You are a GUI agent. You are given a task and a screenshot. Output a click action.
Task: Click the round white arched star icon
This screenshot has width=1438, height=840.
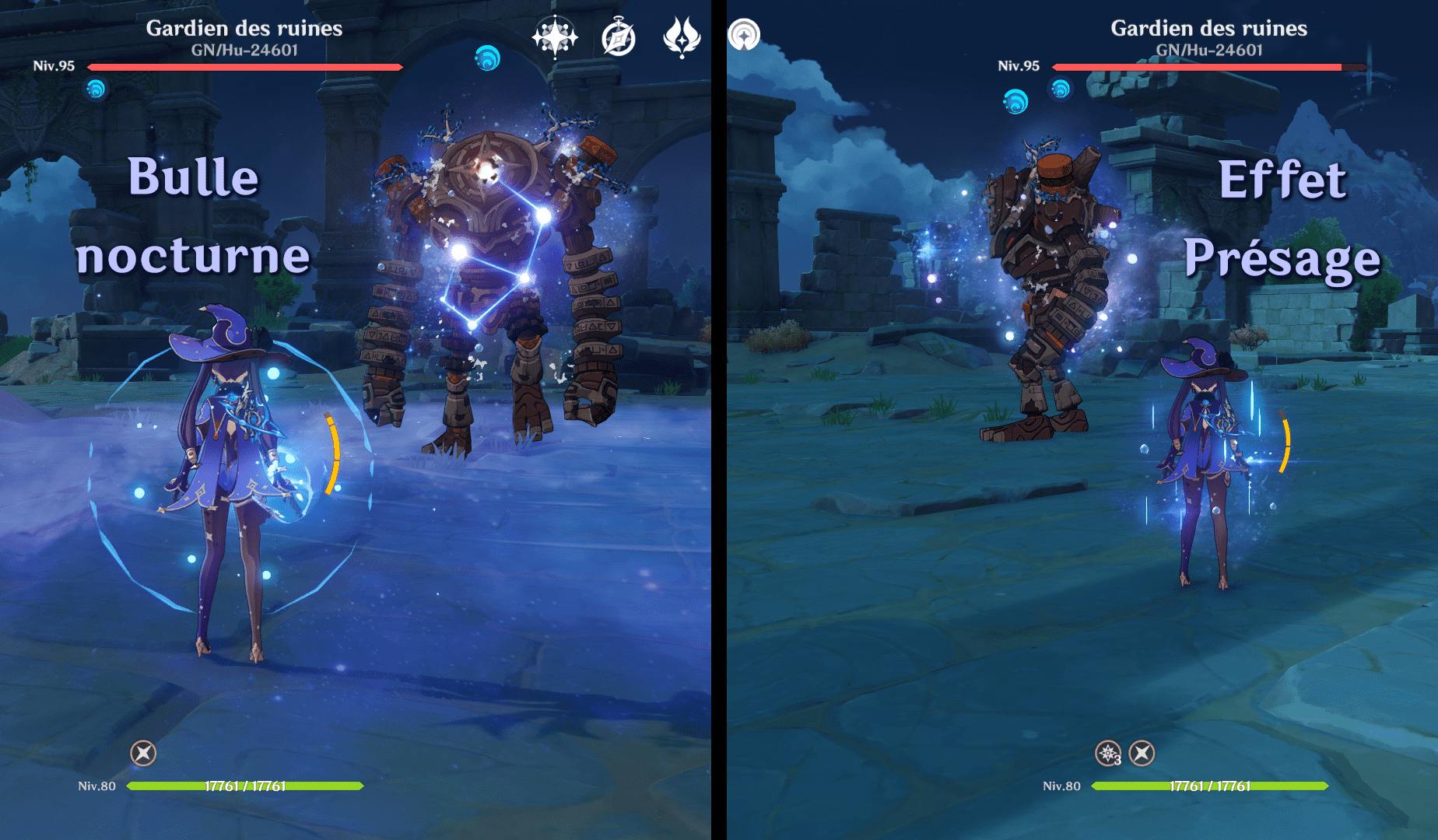(744, 35)
